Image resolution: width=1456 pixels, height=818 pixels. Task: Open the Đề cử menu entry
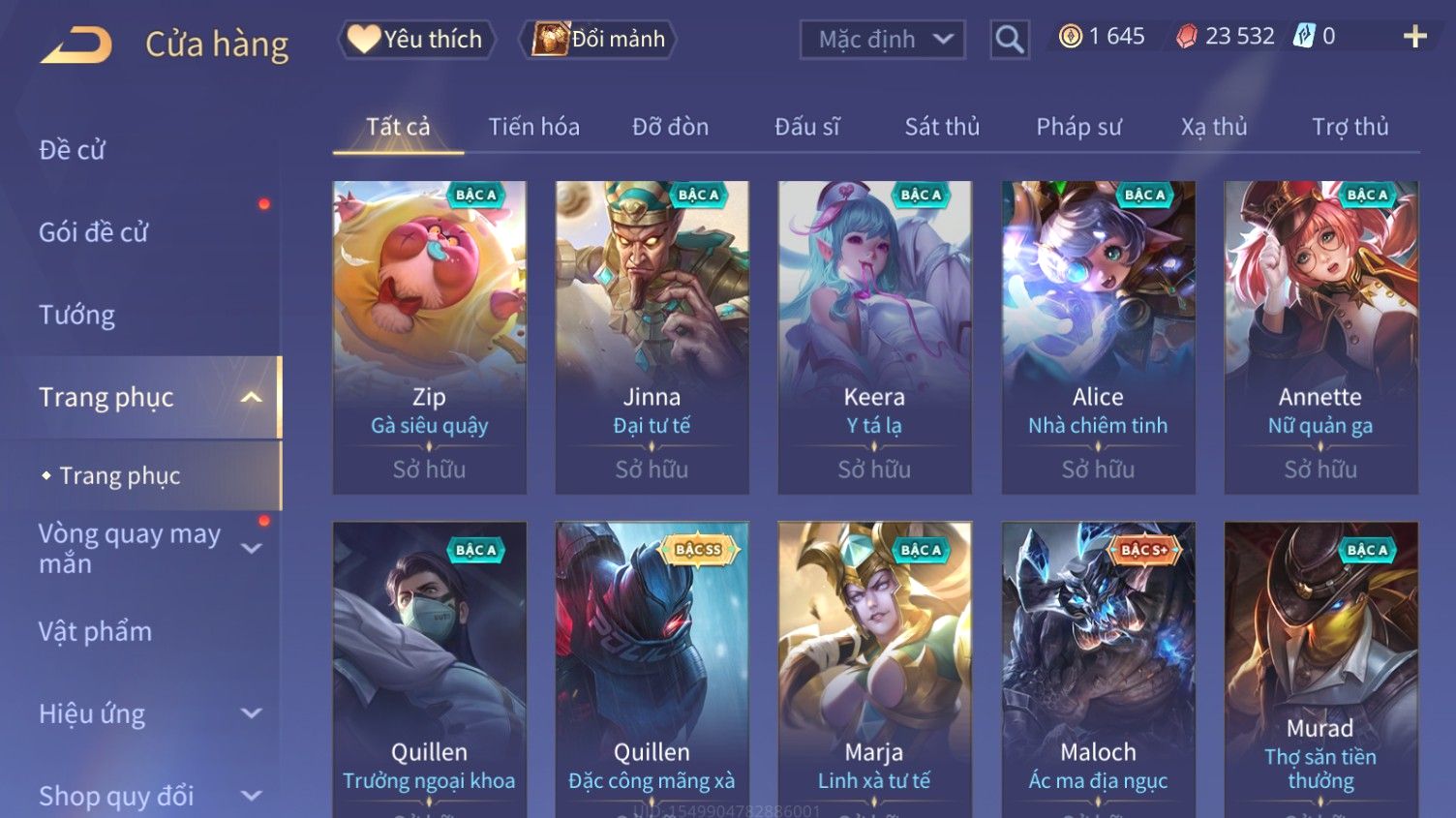(x=73, y=150)
